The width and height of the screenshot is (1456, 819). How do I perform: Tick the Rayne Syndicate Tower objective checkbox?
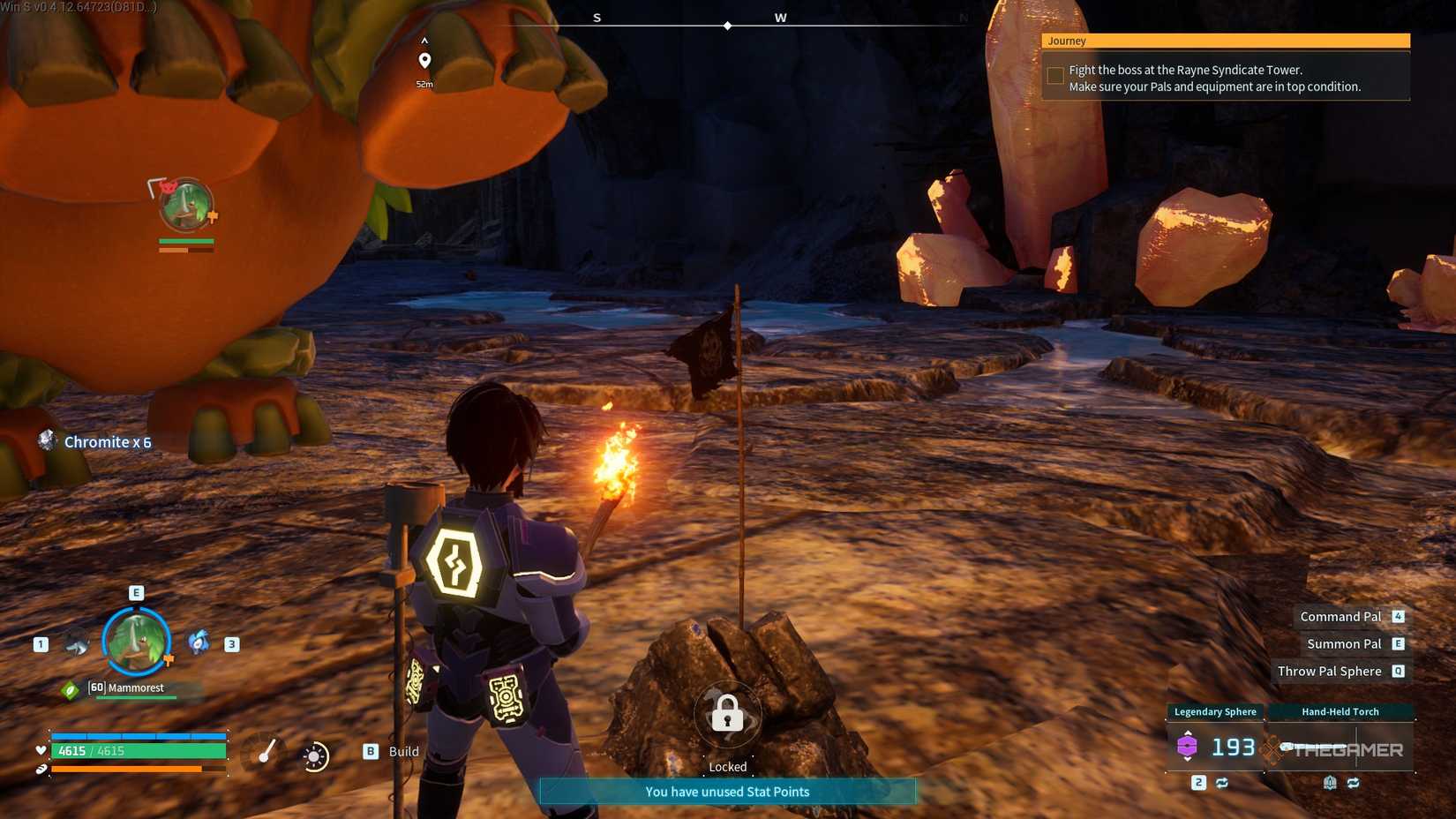pos(1055,76)
